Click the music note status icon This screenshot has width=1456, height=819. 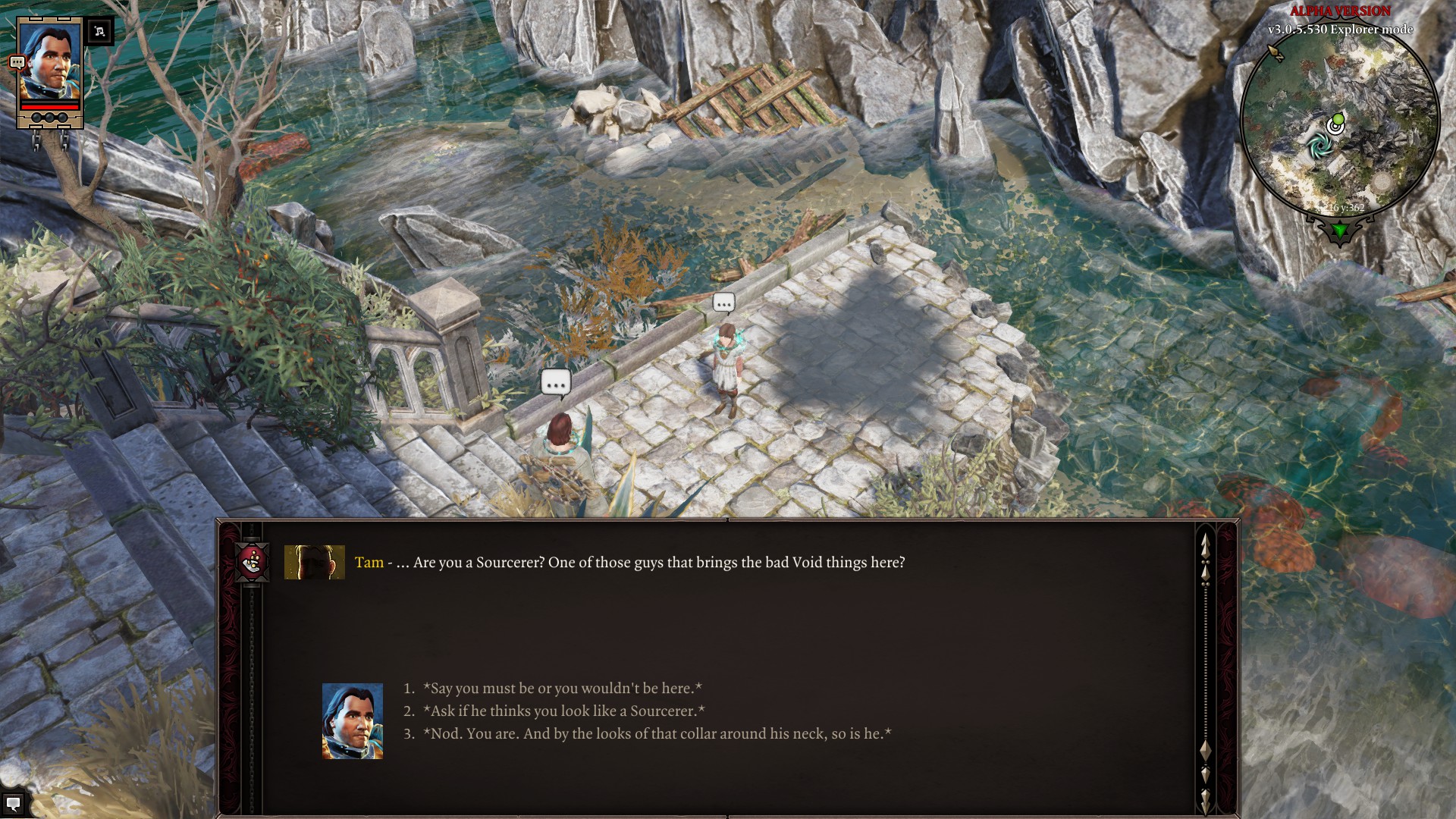click(99, 31)
